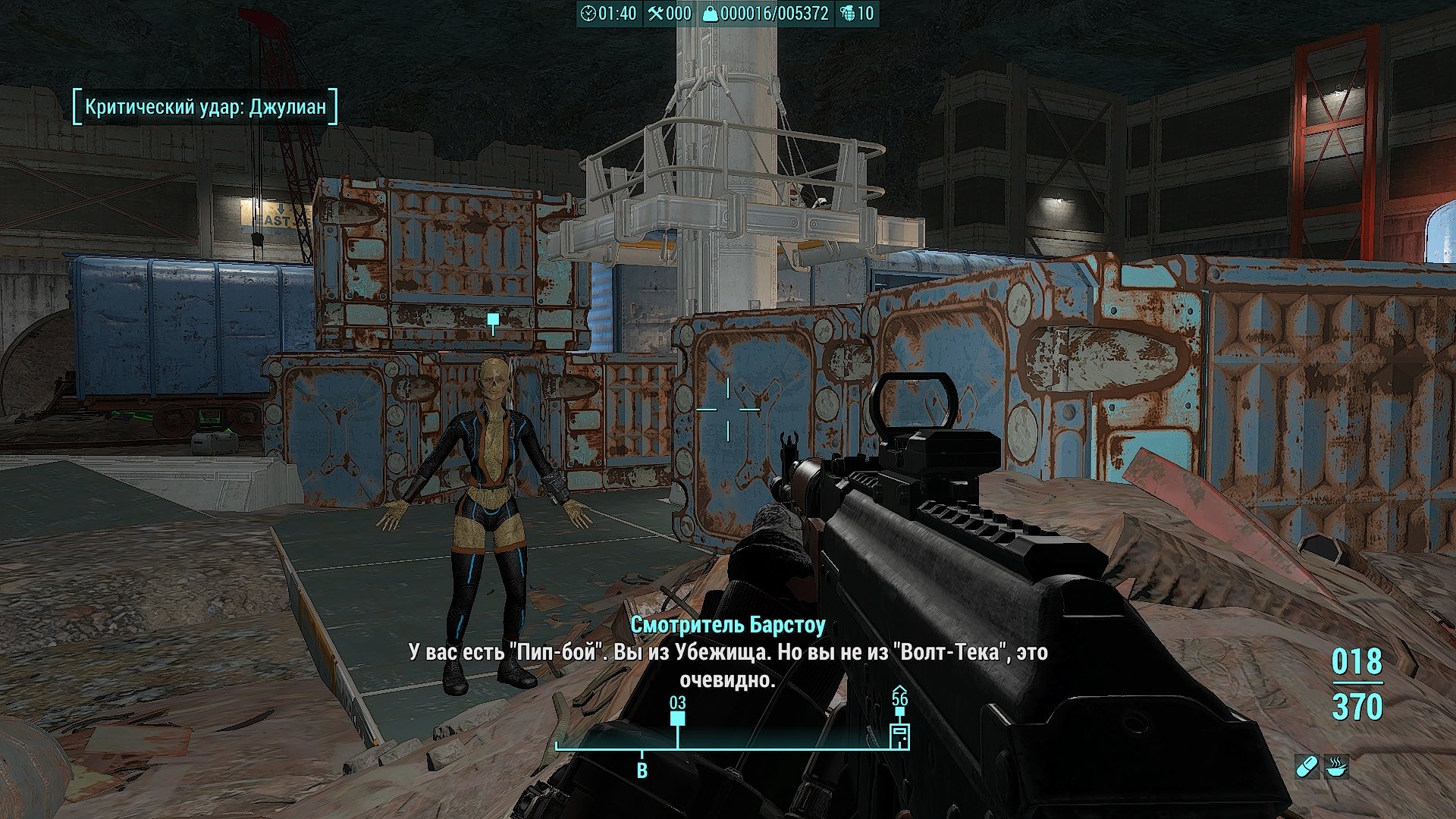Click the grenade icon in the top bar

(x=847, y=14)
